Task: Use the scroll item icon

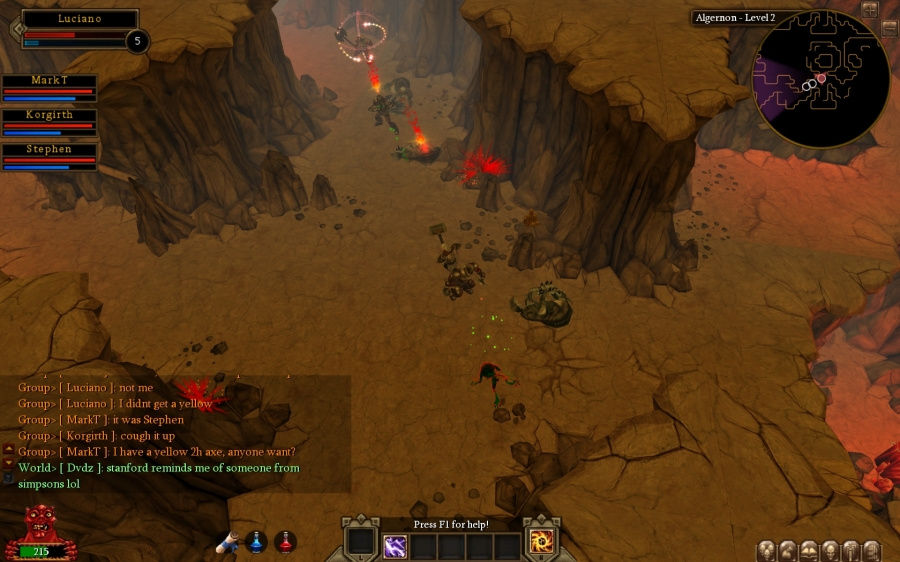Action: point(229,541)
